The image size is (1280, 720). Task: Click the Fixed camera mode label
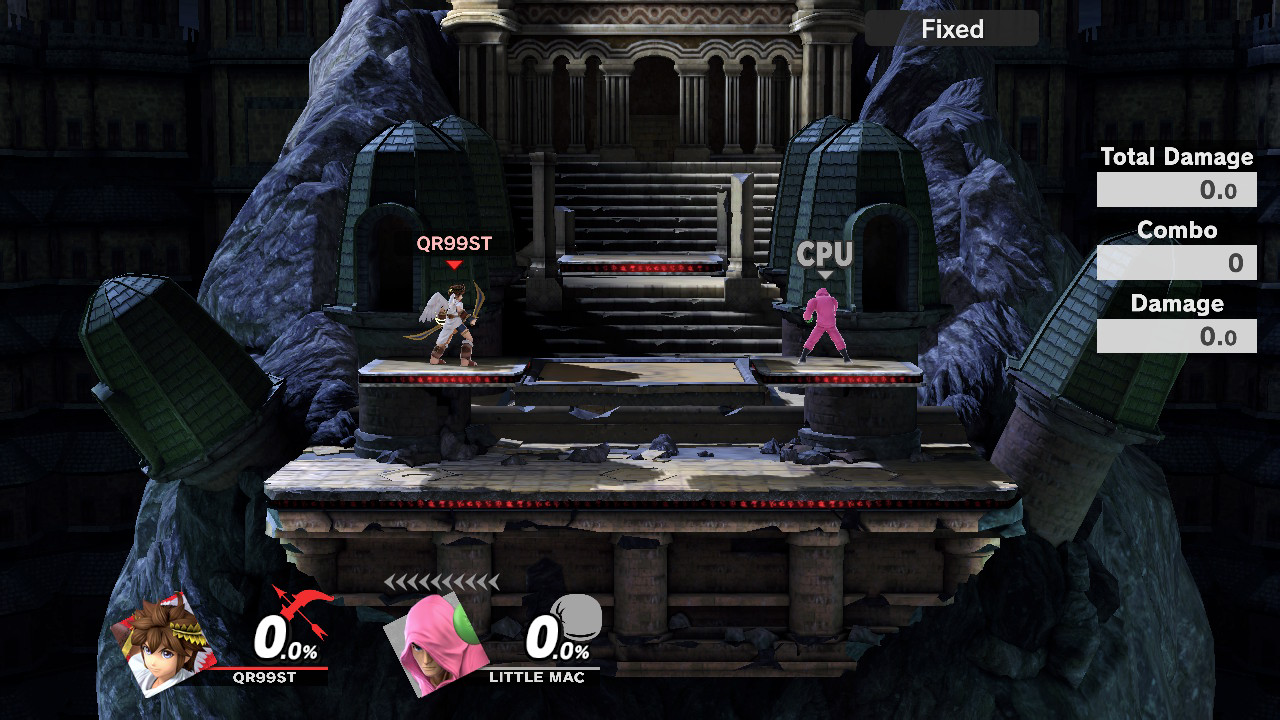(x=951, y=29)
